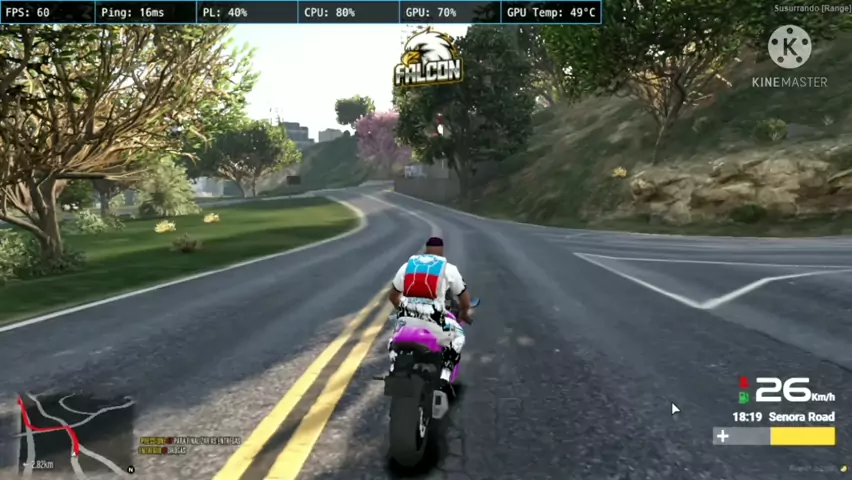Click the plus icon on the health bar

pos(722,436)
